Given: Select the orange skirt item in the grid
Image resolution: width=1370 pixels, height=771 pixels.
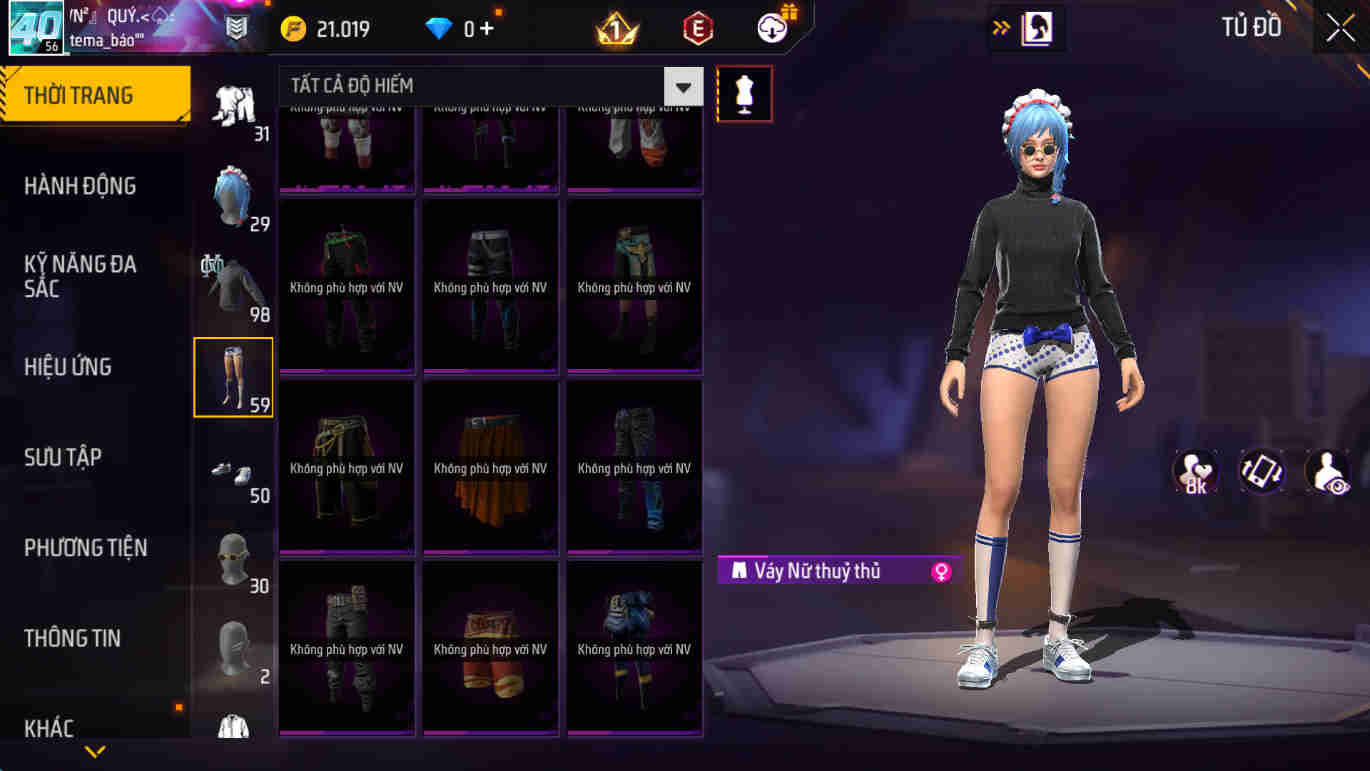Looking at the screenshot, I should coord(490,464).
